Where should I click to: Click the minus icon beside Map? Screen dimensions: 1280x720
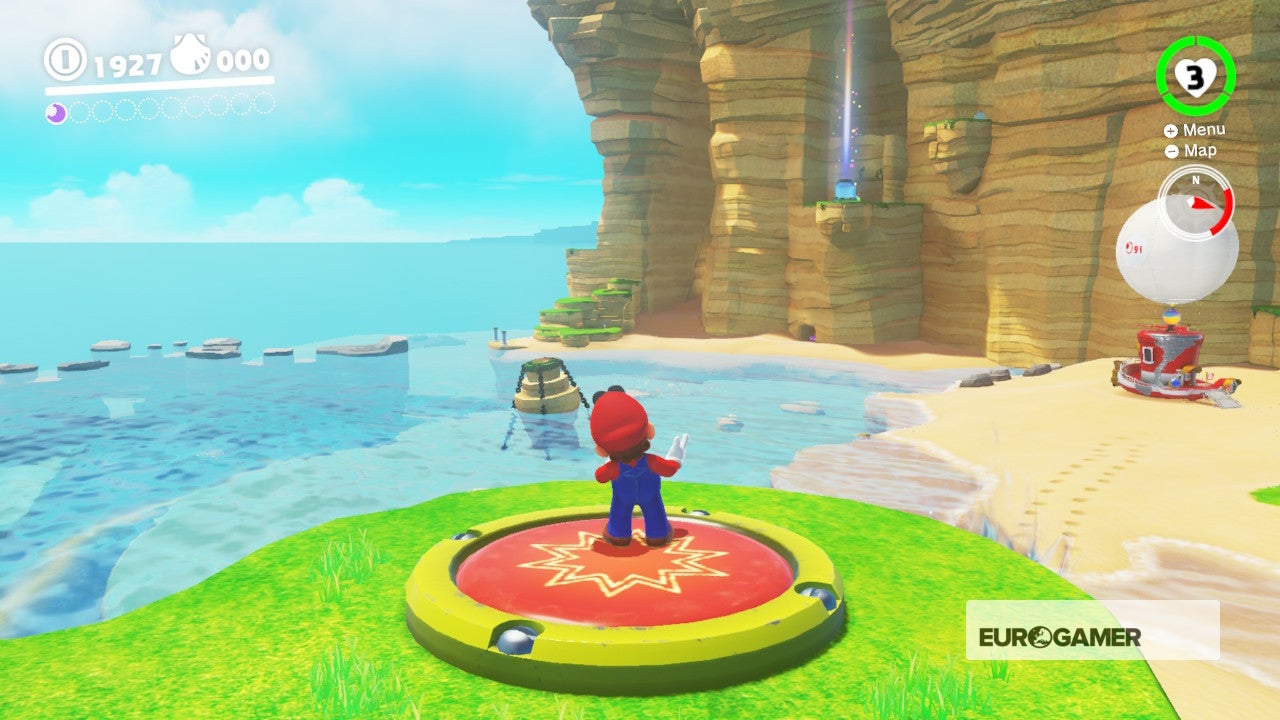(1171, 151)
